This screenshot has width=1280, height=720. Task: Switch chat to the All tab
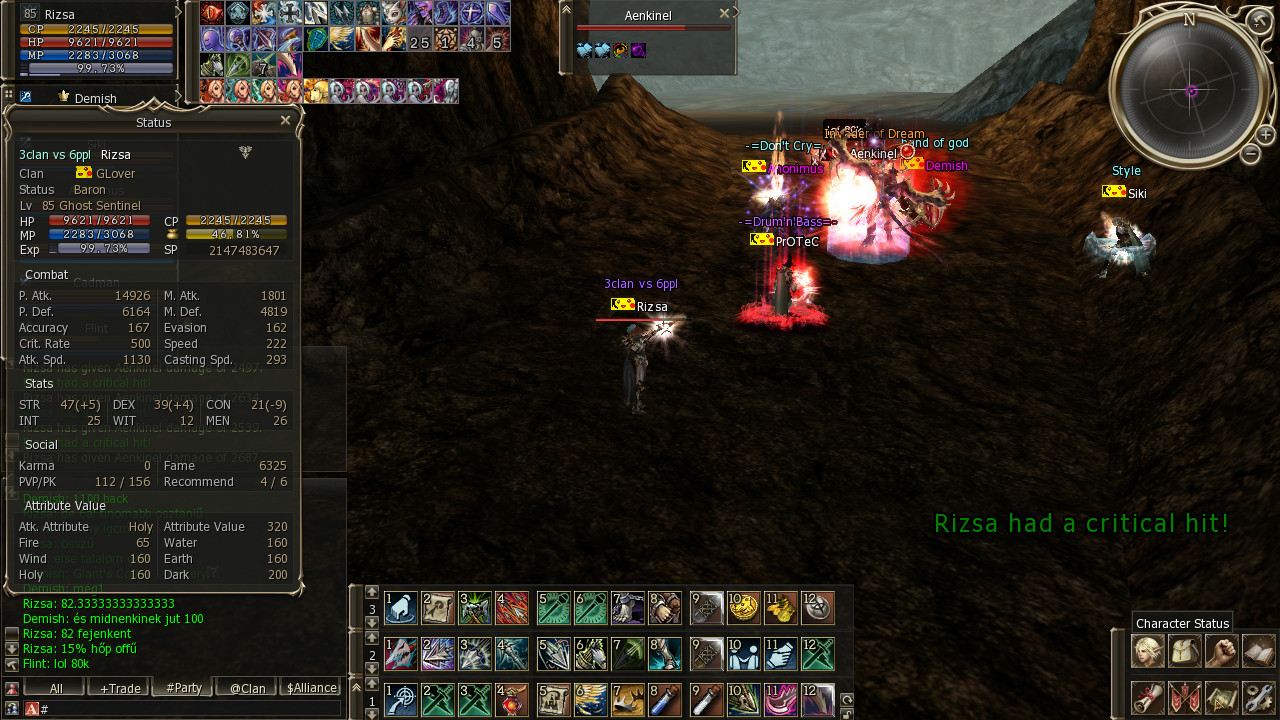(55, 688)
